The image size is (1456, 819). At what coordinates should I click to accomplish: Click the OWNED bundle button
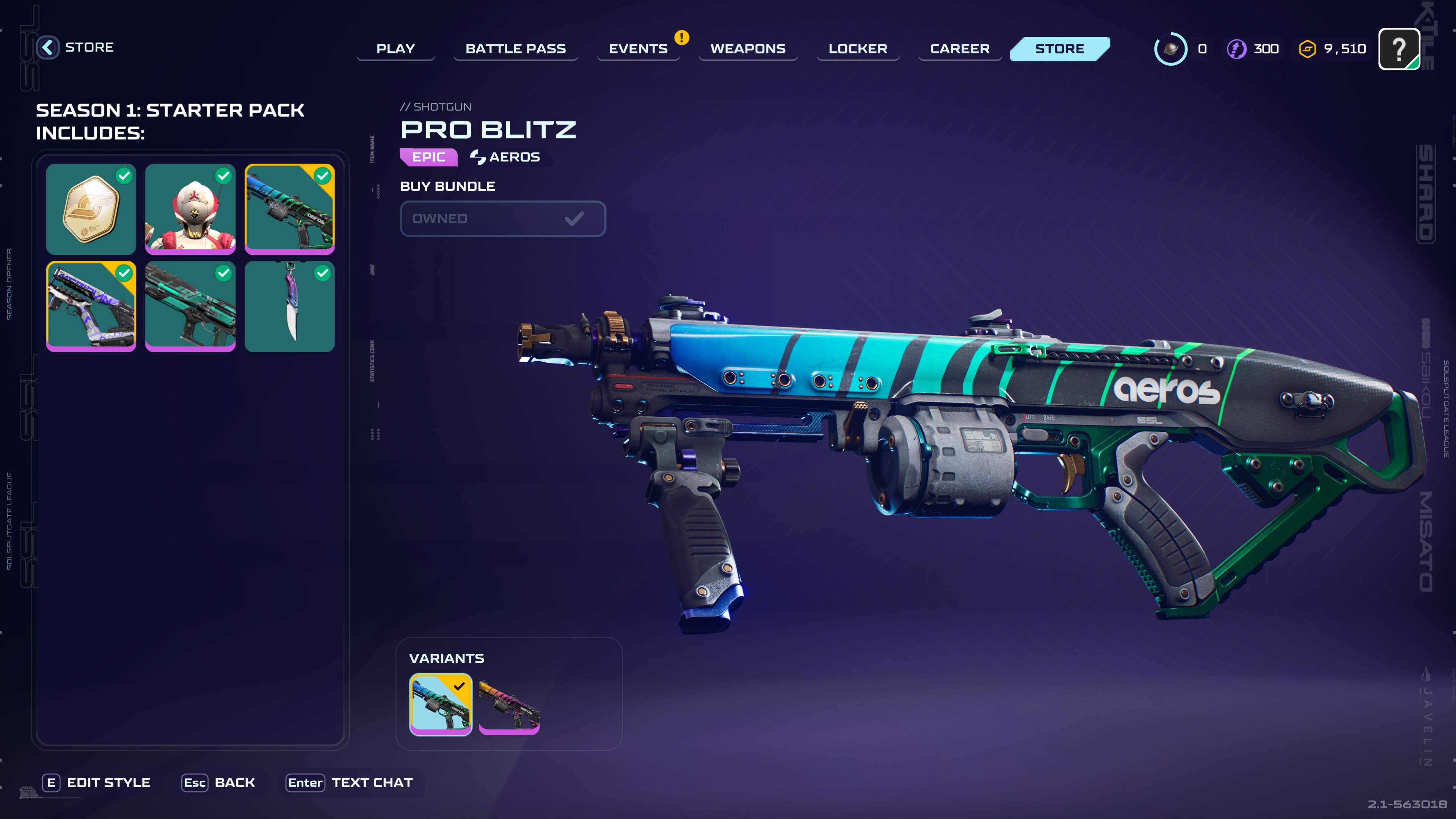[502, 219]
